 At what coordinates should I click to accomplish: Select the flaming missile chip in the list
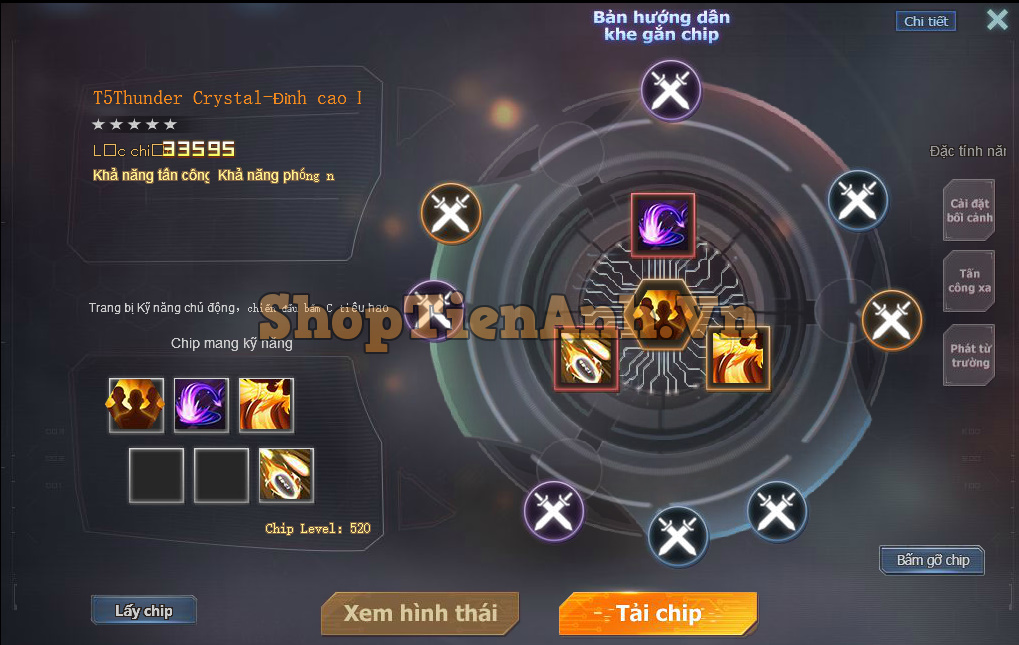point(286,475)
